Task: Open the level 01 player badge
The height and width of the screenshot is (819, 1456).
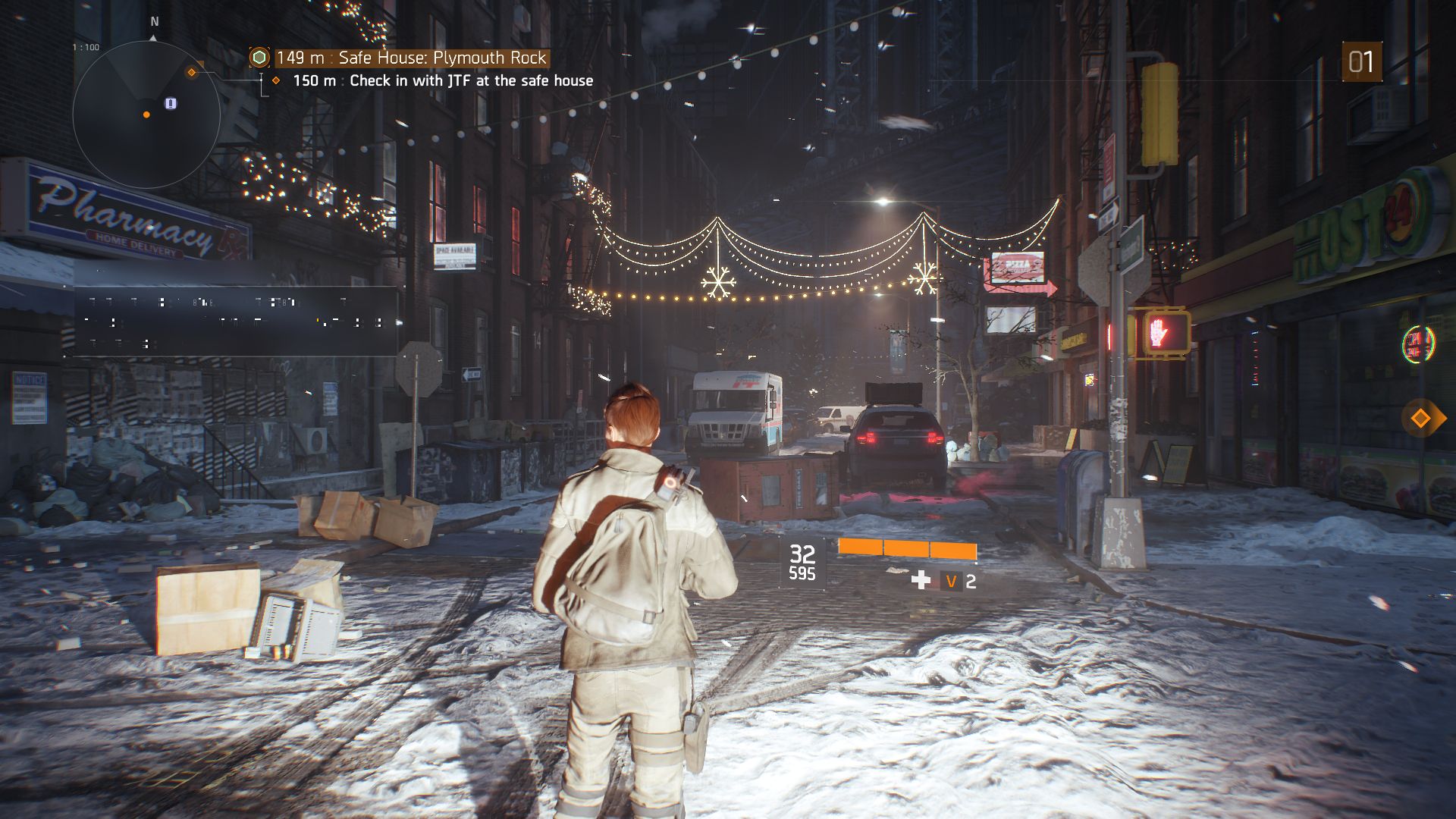Action: (1361, 62)
